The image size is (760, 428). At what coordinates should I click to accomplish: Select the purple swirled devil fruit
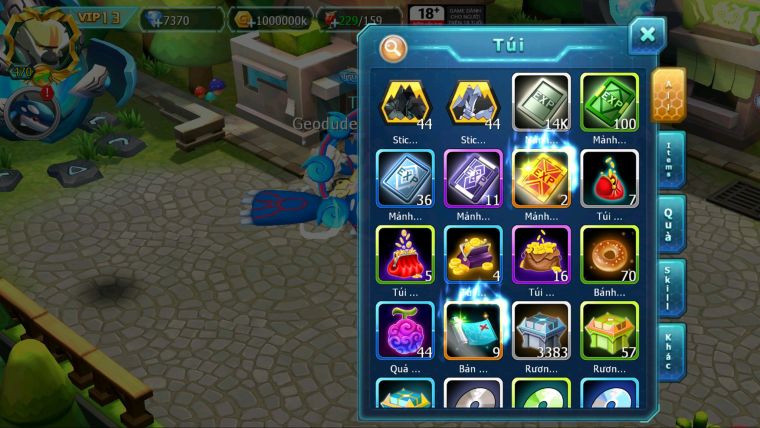tap(405, 330)
